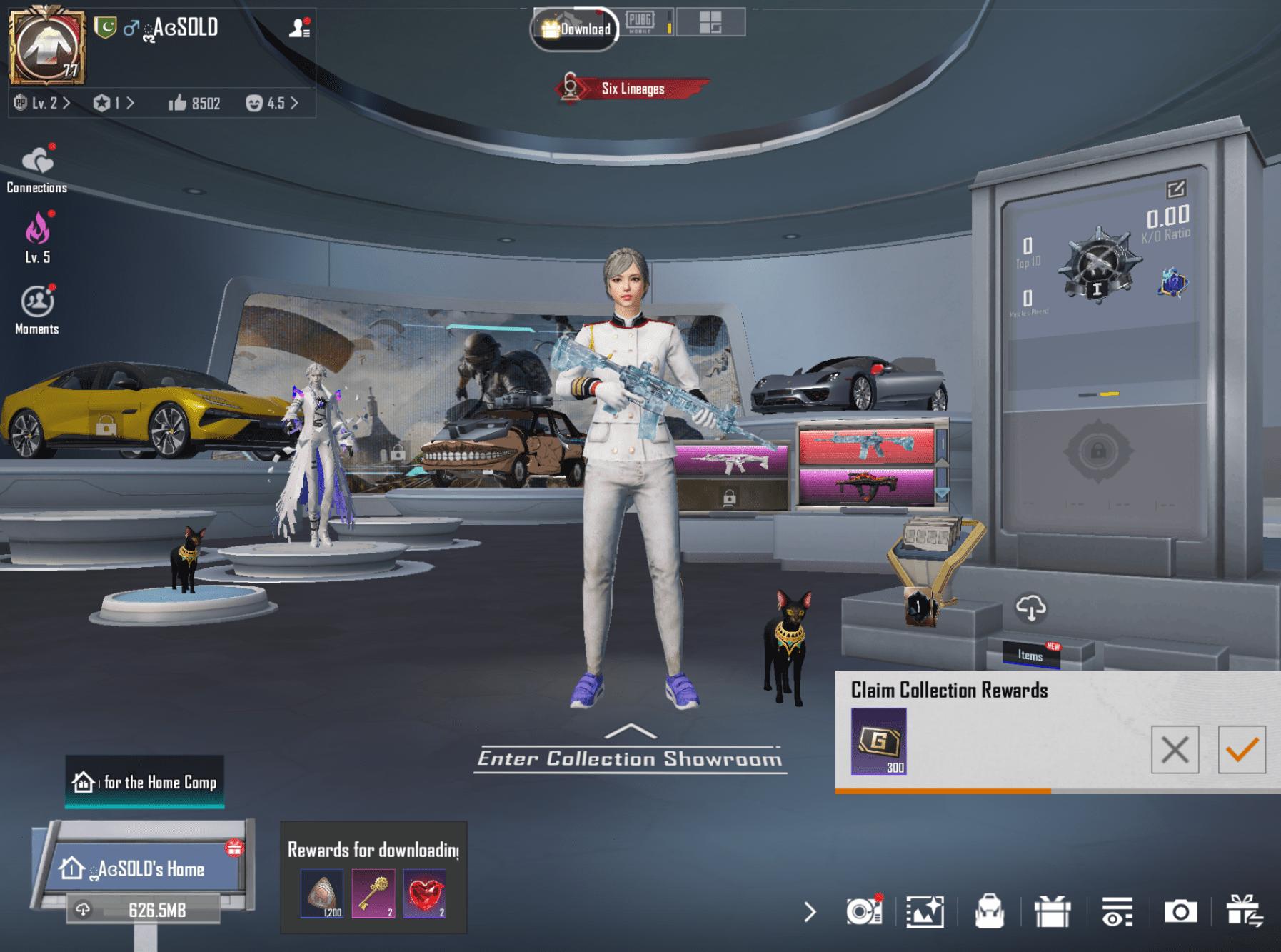Tap the Six Lineages banner
The image size is (1281, 952).
click(633, 89)
